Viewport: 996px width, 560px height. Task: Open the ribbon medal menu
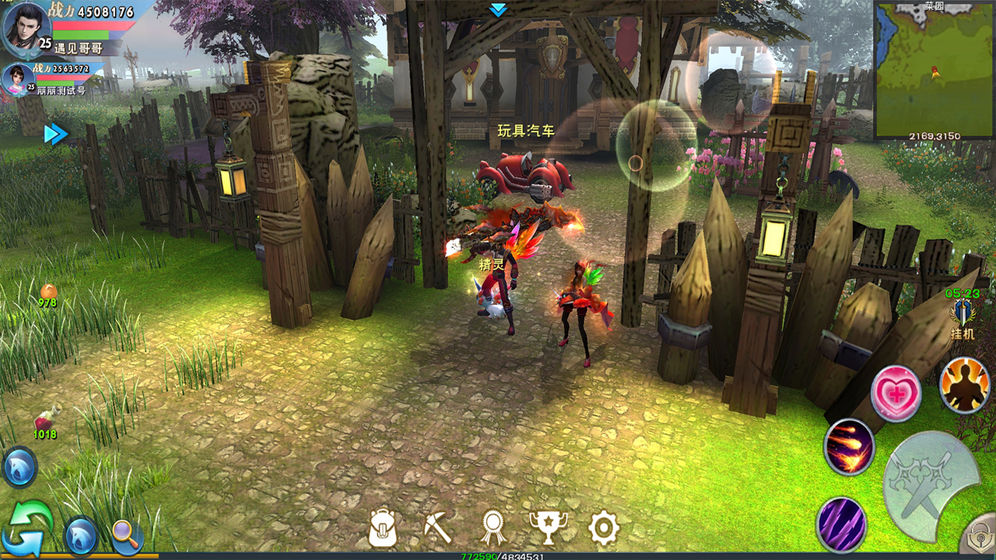(492, 527)
